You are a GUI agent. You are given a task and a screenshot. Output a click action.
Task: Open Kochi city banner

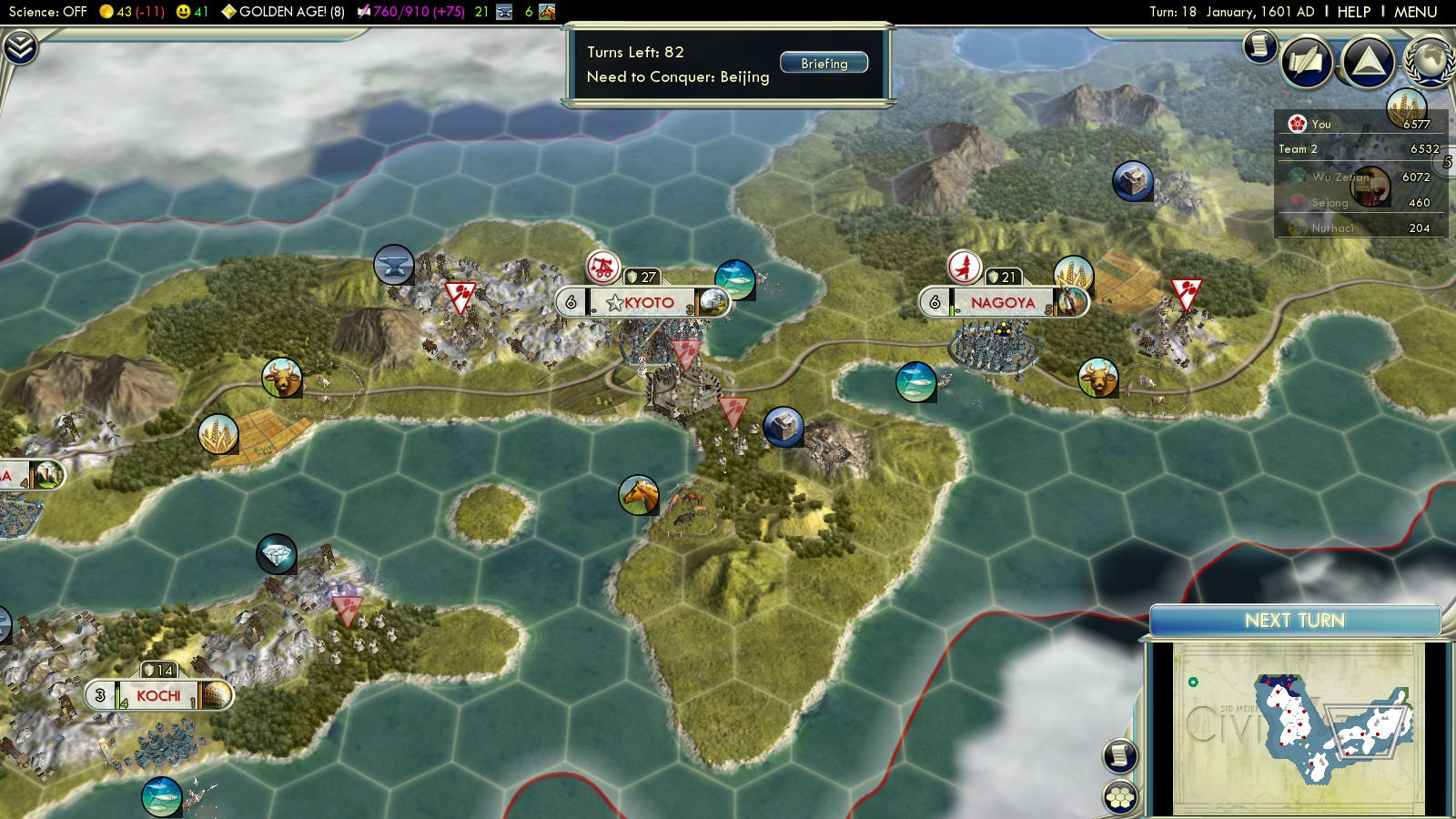click(x=158, y=696)
